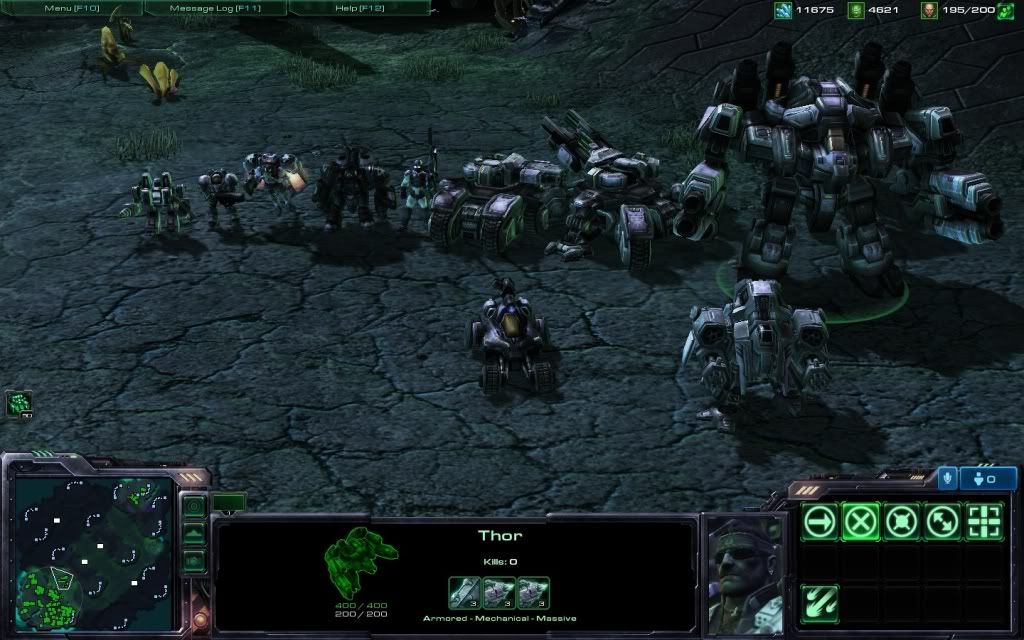The image size is (1024, 640).
Task: Activate the 250mm Strike Cannons ability
Action: coord(820,603)
